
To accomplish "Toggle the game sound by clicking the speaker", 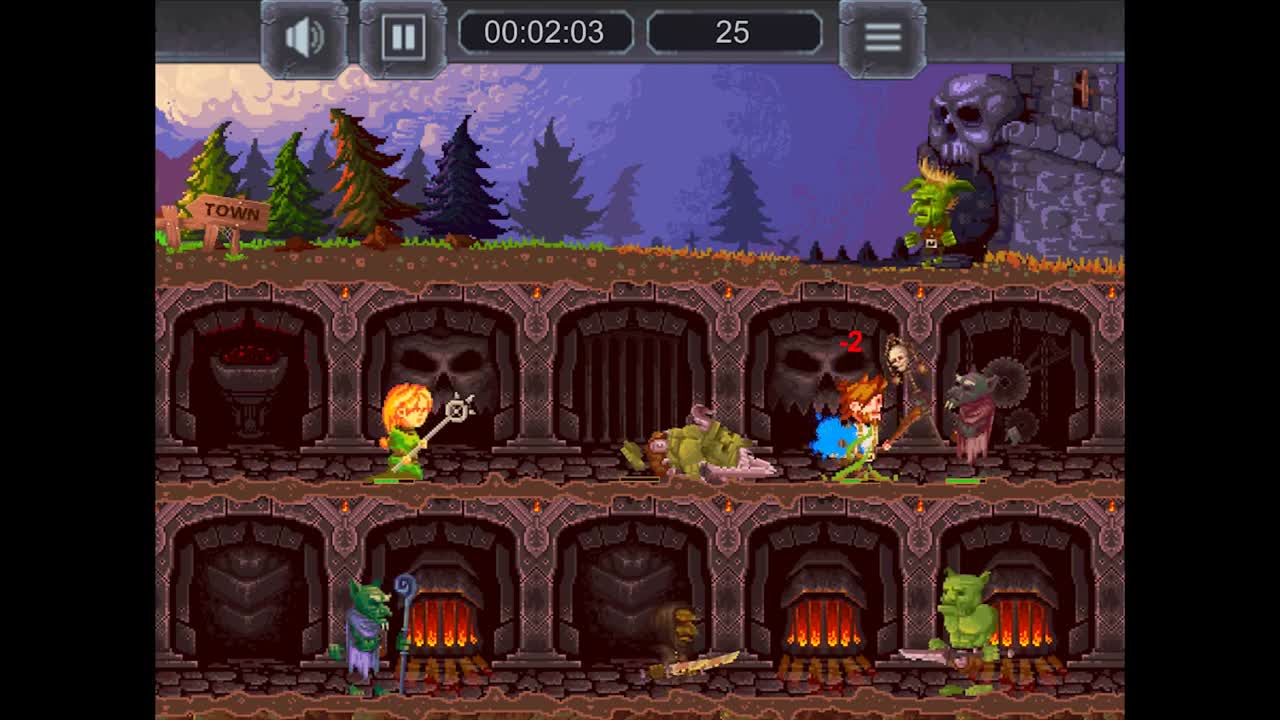I will point(301,34).
